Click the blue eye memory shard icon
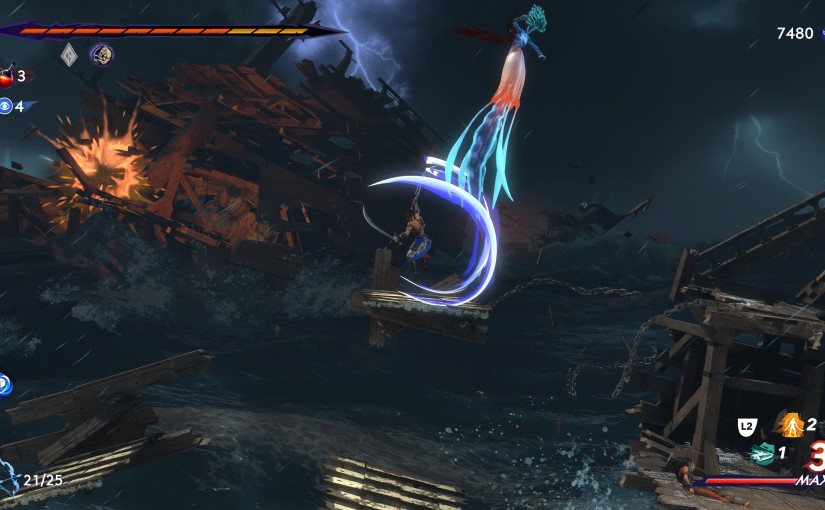The image size is (825, 510). click(6, 105)
